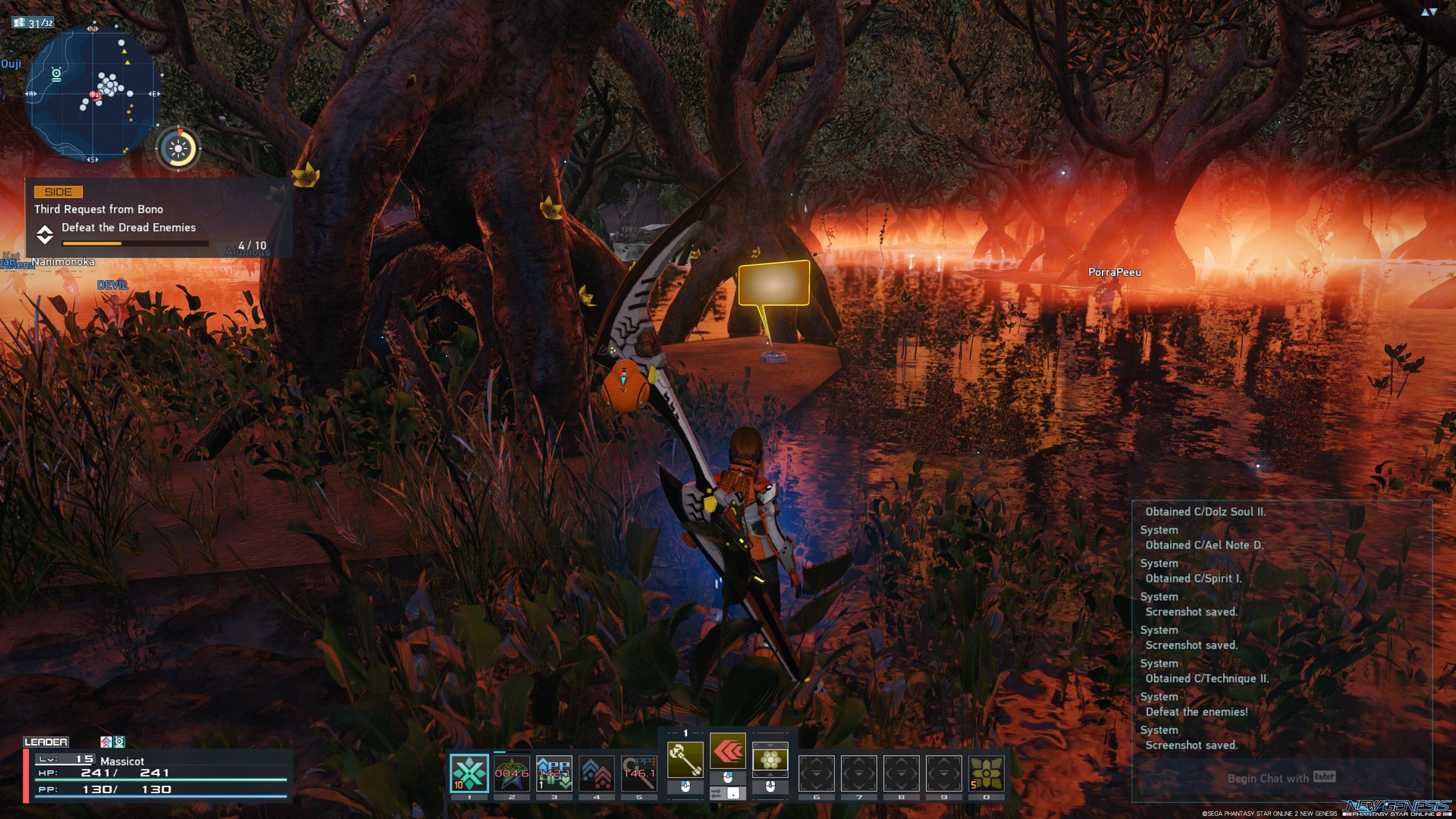Select the teal cross item in slot 1

tap(469, 773)
